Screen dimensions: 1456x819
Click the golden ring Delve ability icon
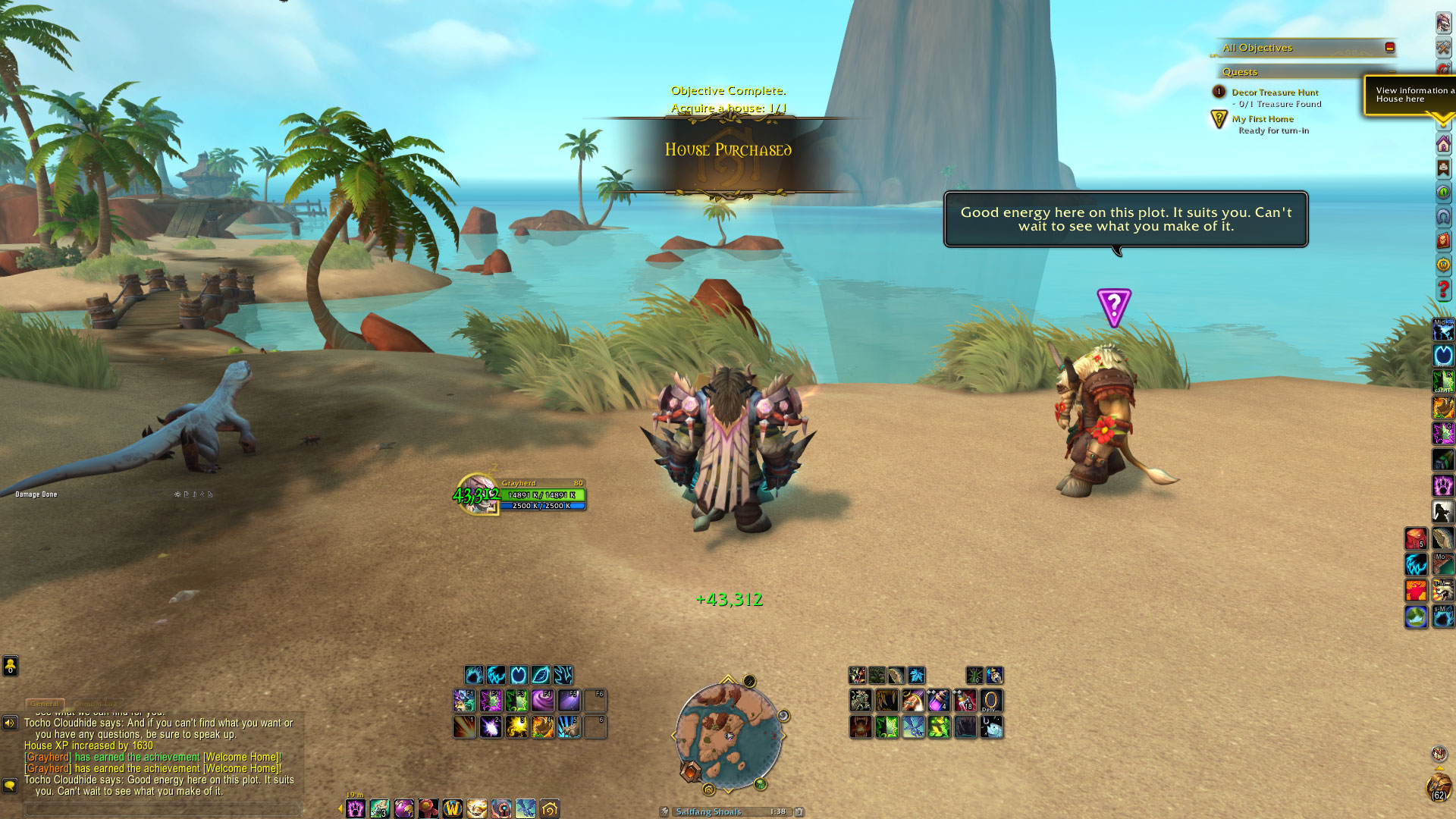tap(990, 700)
